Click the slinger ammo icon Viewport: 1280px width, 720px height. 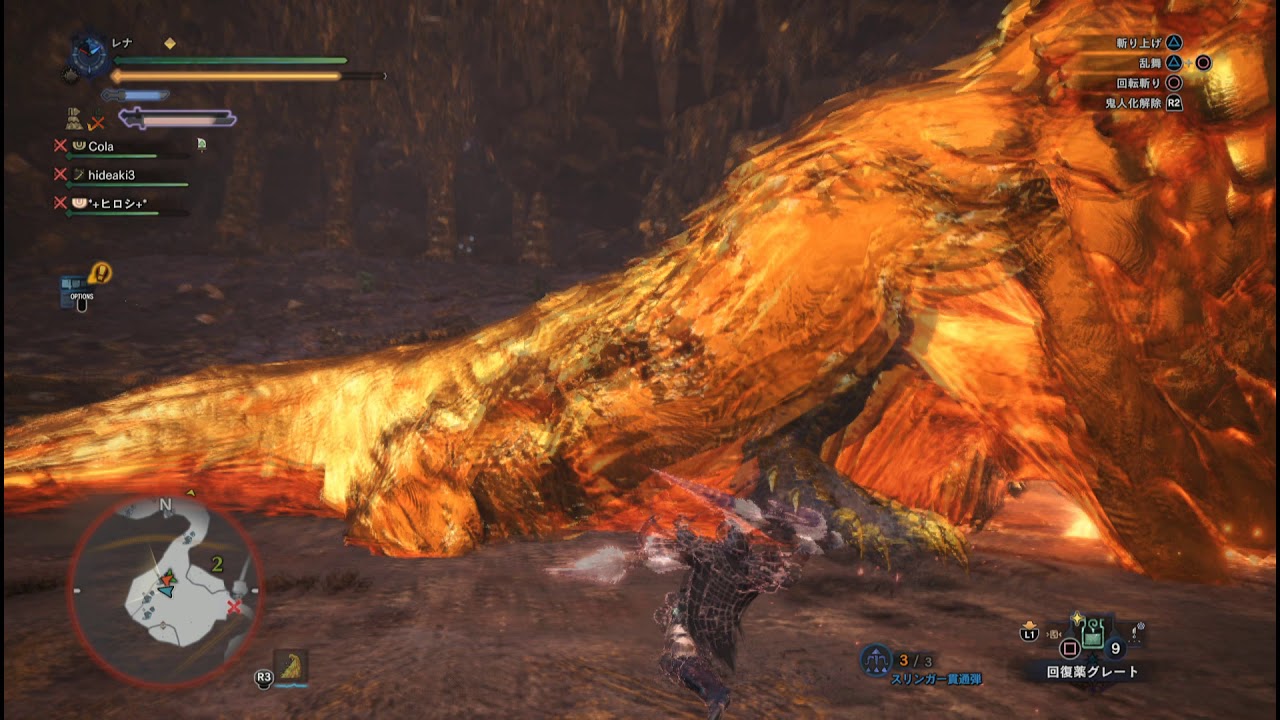click(x=876, y=660)
